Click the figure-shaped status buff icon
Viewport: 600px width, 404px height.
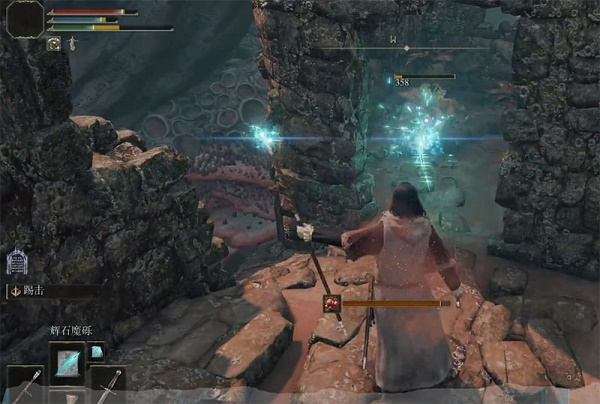click(x=73, y=44)
